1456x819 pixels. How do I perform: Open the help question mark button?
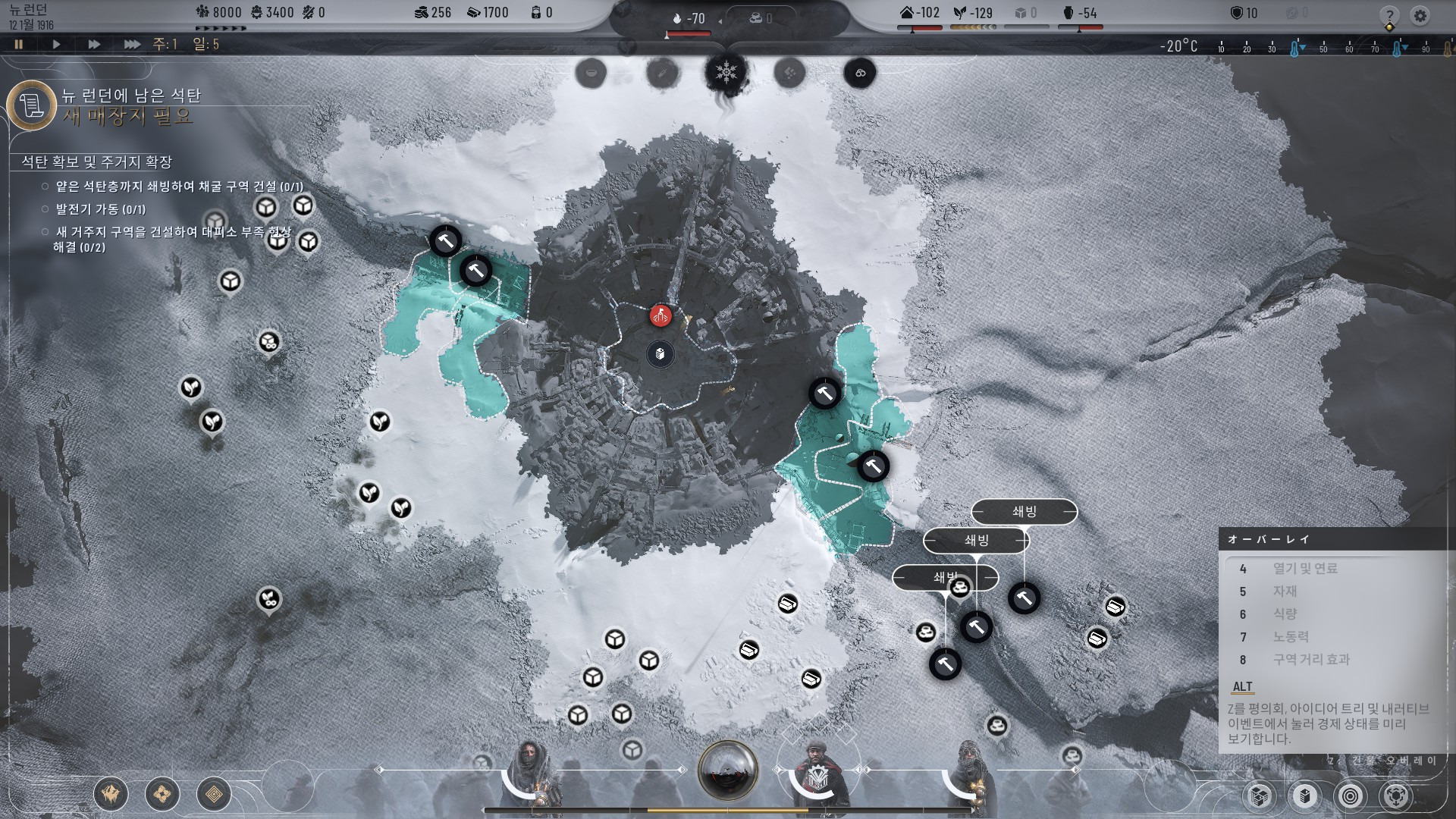(1389, 16)
